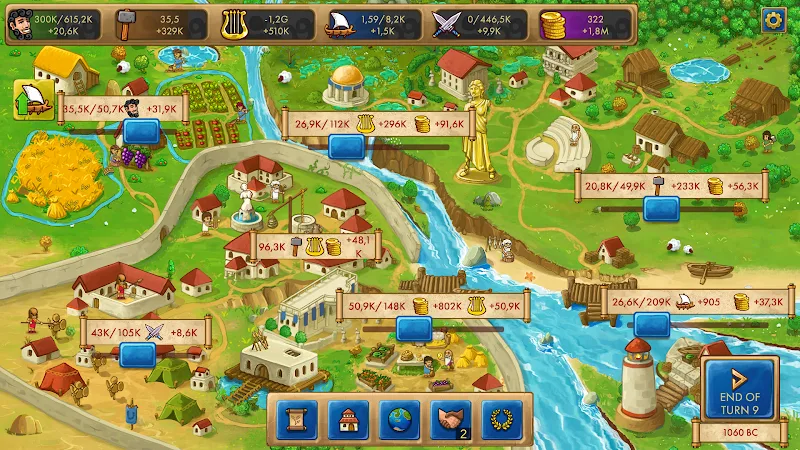Open the settings gear menu

coord(772,20)
